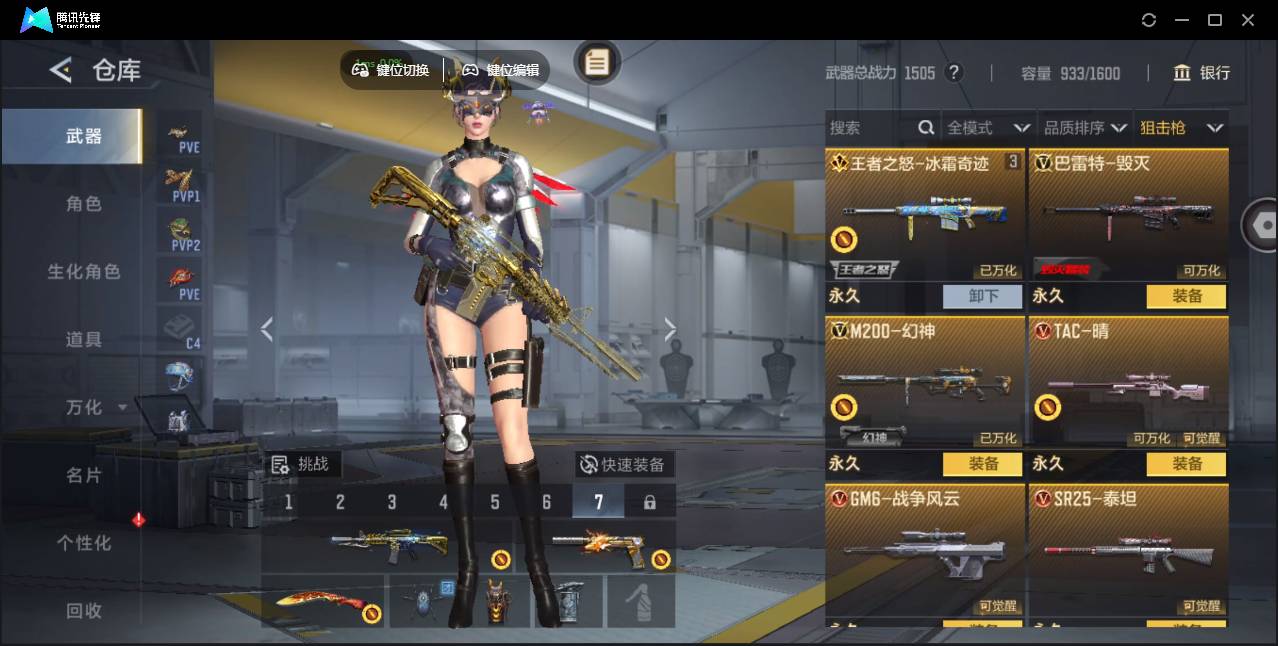Expand the 全模式 mode filter dropdown
This screenshot has width=1278, height=646.
click(988, 128)
